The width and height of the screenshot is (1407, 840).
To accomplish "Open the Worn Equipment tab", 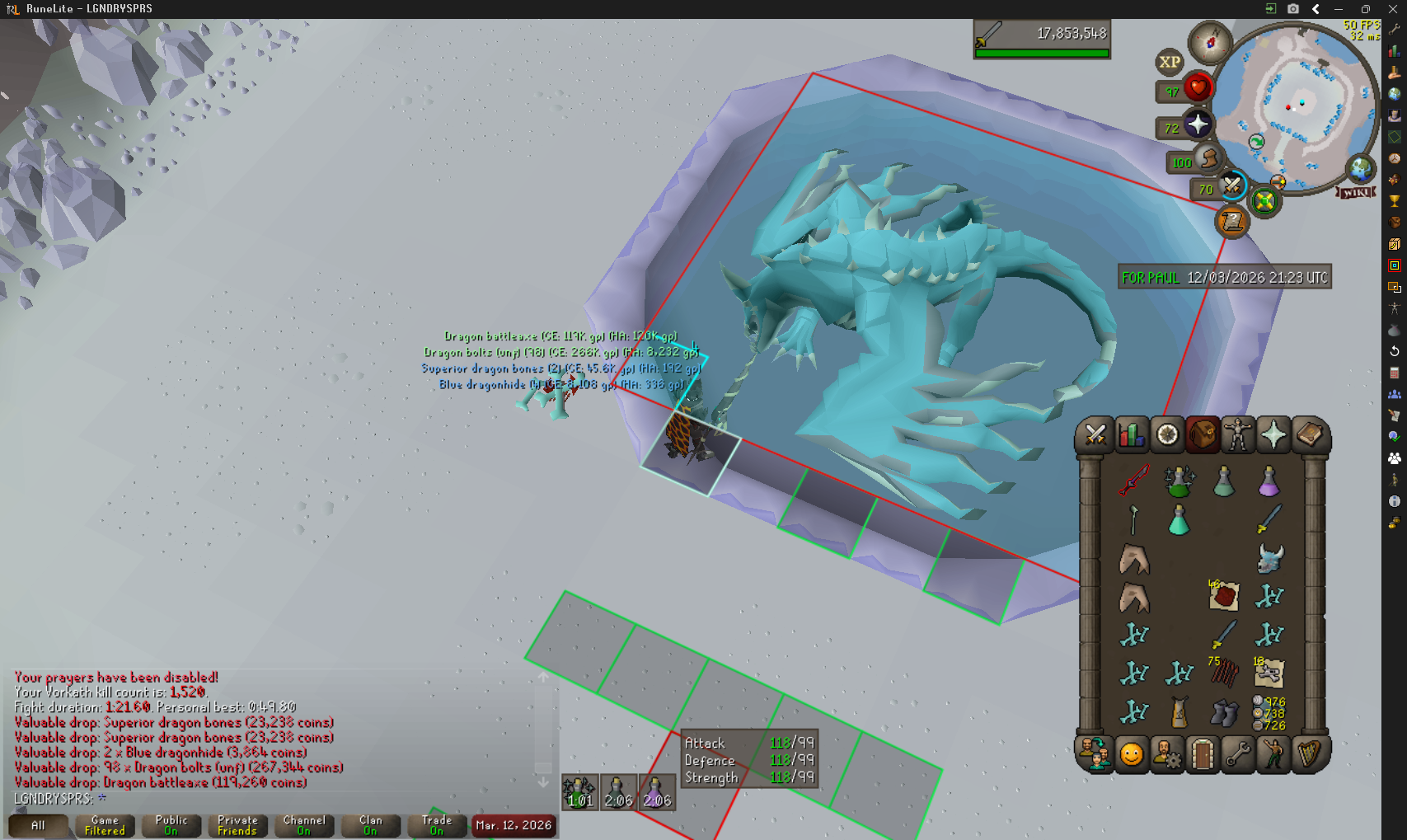I will (1237, 434).
